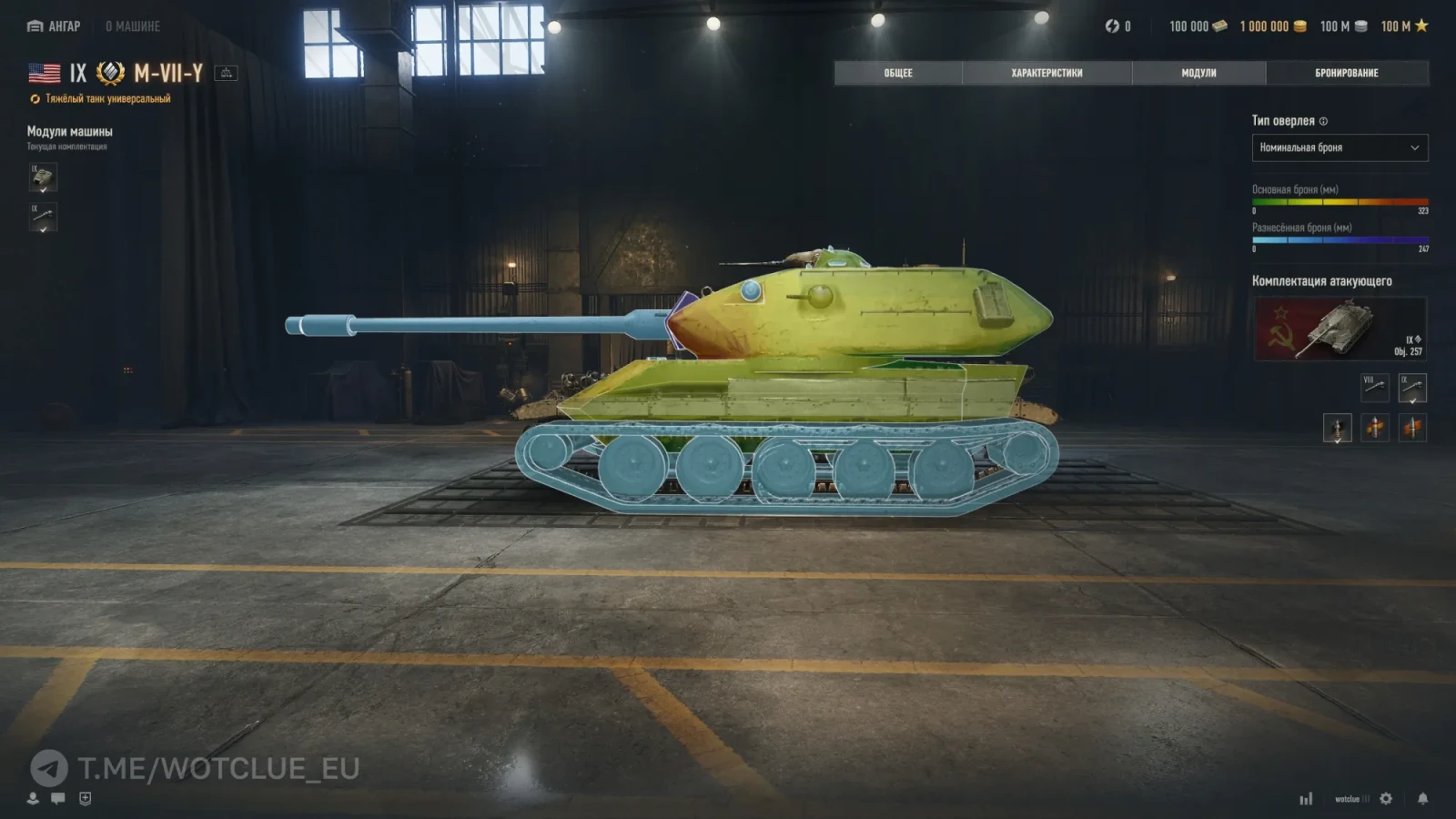This screenshot has height=819, width=1456.
Task: Select the tier IX turret module
Action: click(43, 177)
